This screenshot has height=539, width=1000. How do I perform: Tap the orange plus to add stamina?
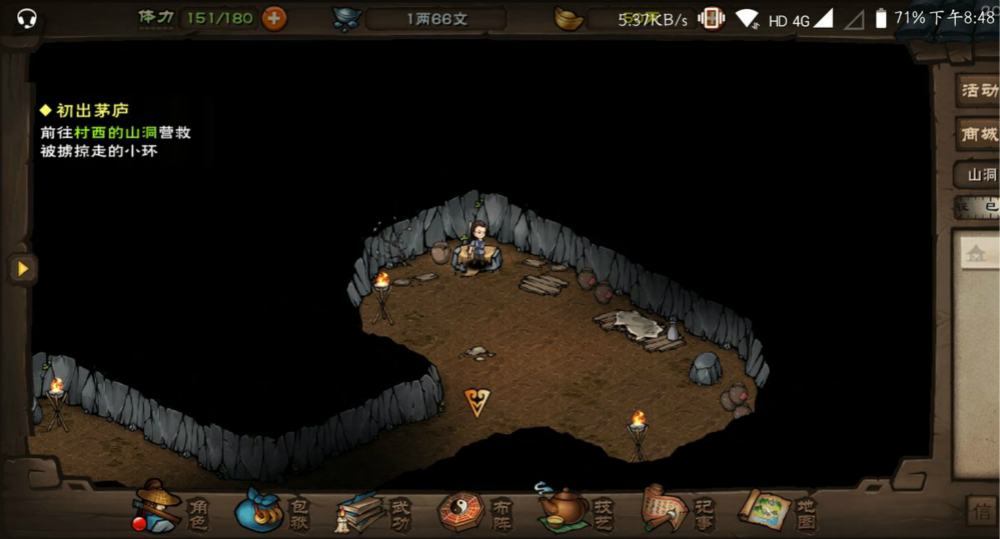273,18
